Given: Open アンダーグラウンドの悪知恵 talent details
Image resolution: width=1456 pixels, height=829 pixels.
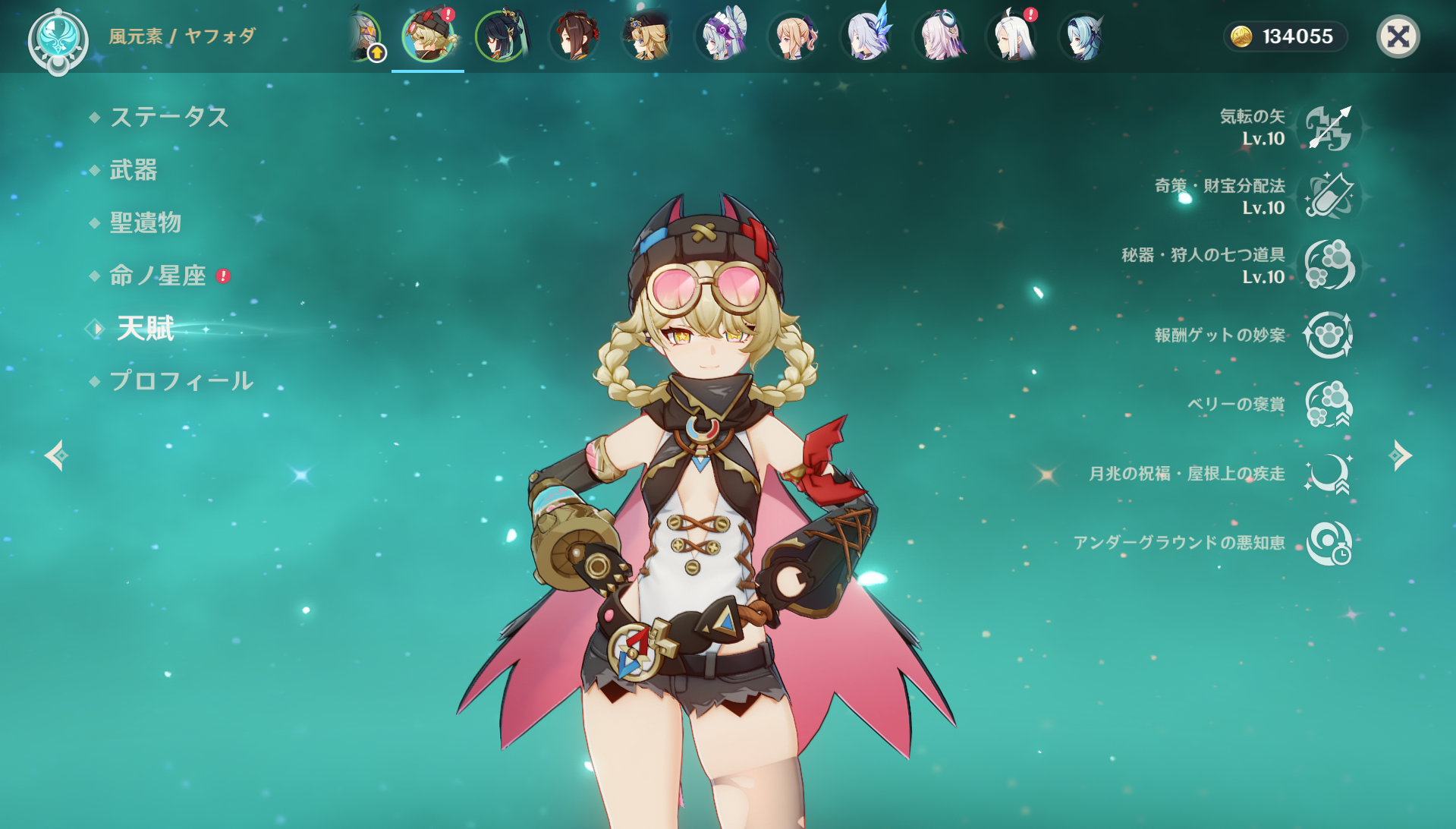Looking at the screenshot, I should pyautogui.click(x=1328, y=543).
